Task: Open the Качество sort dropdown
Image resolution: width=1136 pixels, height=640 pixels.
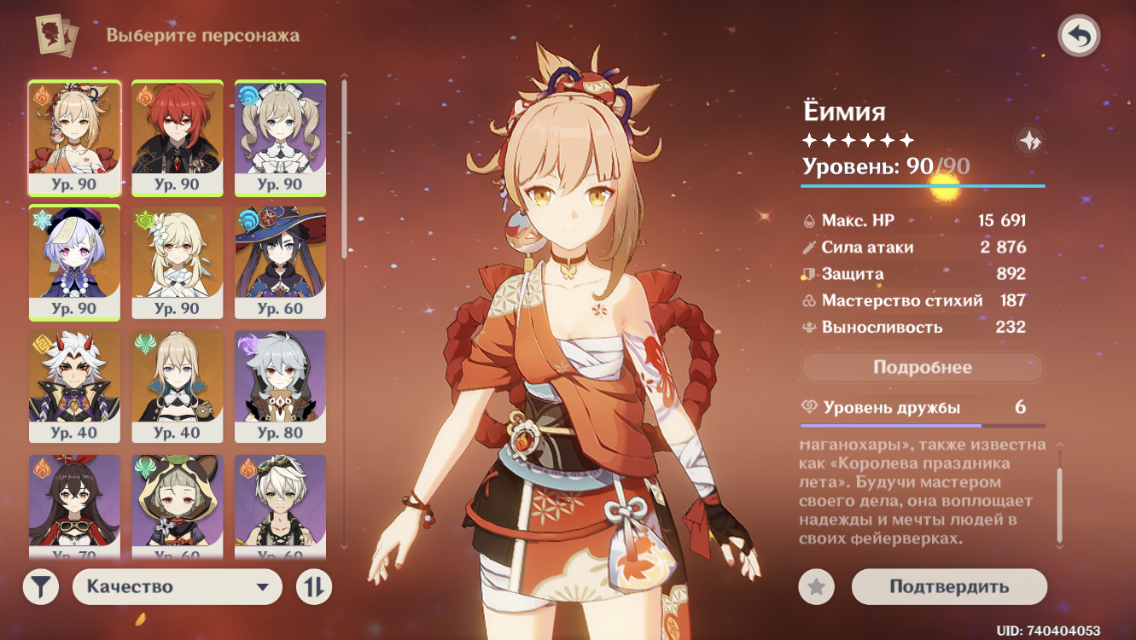Action: pyautogui.click(x=177, y=587)
